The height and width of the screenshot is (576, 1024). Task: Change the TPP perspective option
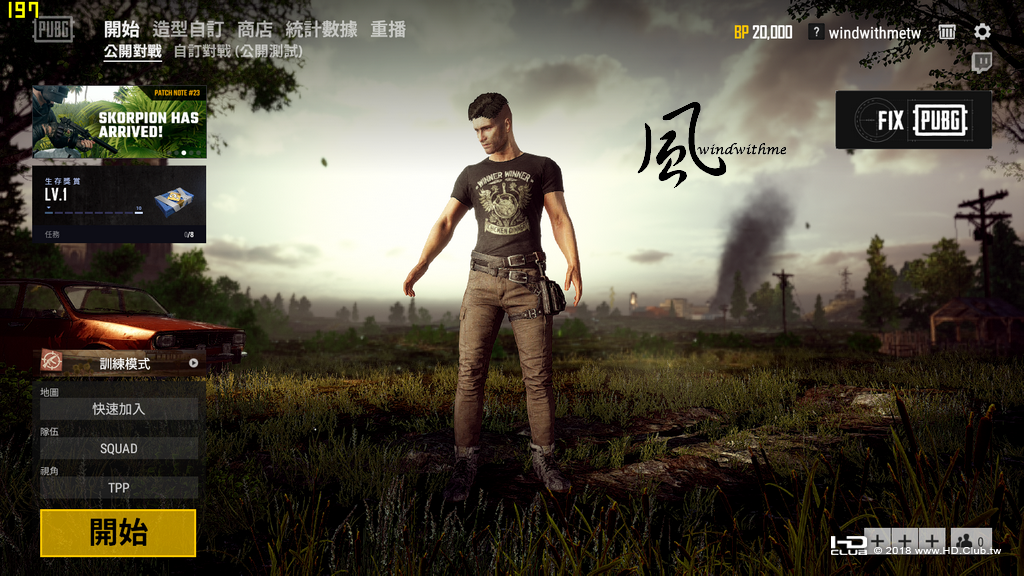tap(119, 488)
